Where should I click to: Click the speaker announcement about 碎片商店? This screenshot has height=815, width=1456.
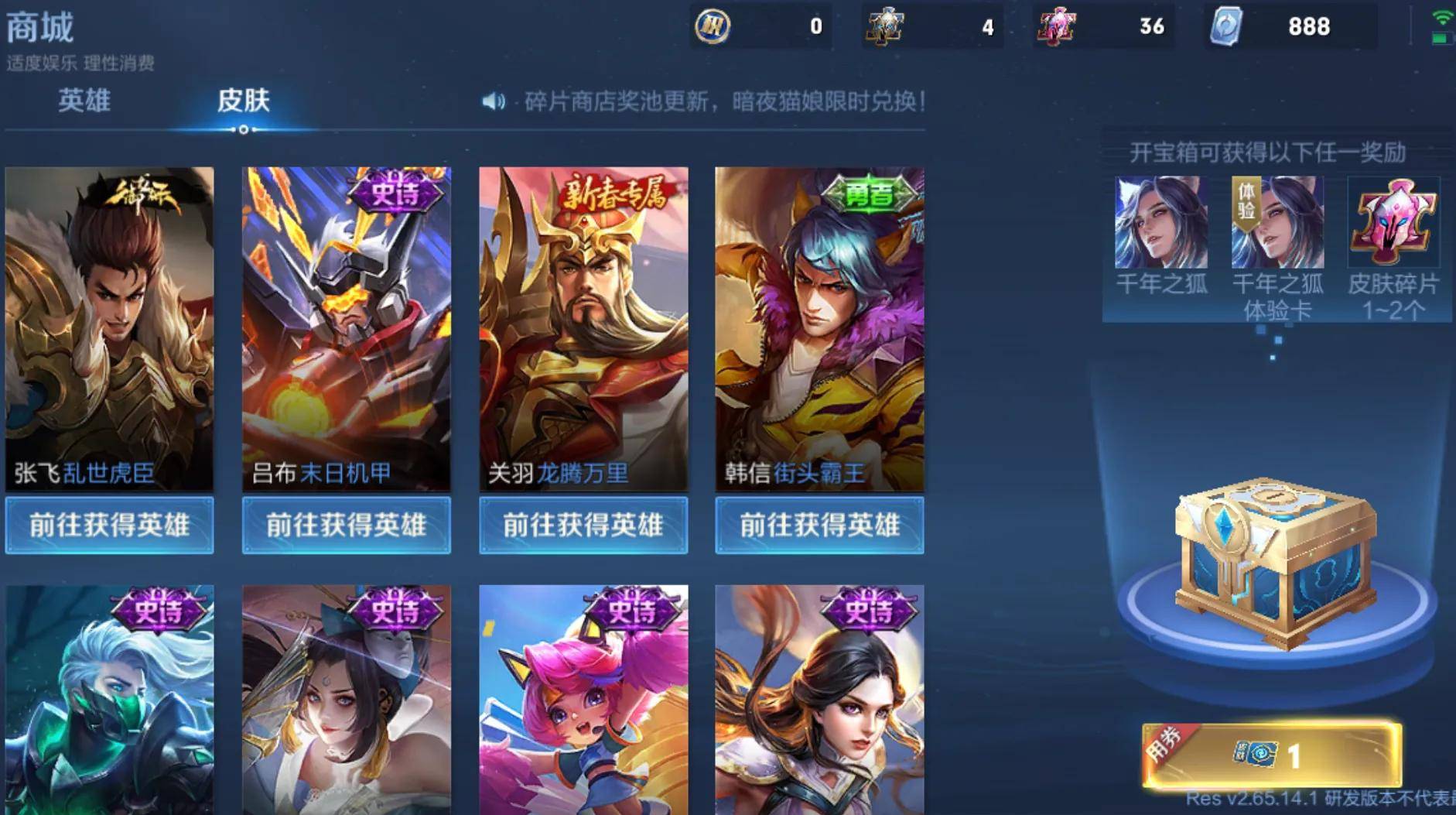(x=704, y=101)
